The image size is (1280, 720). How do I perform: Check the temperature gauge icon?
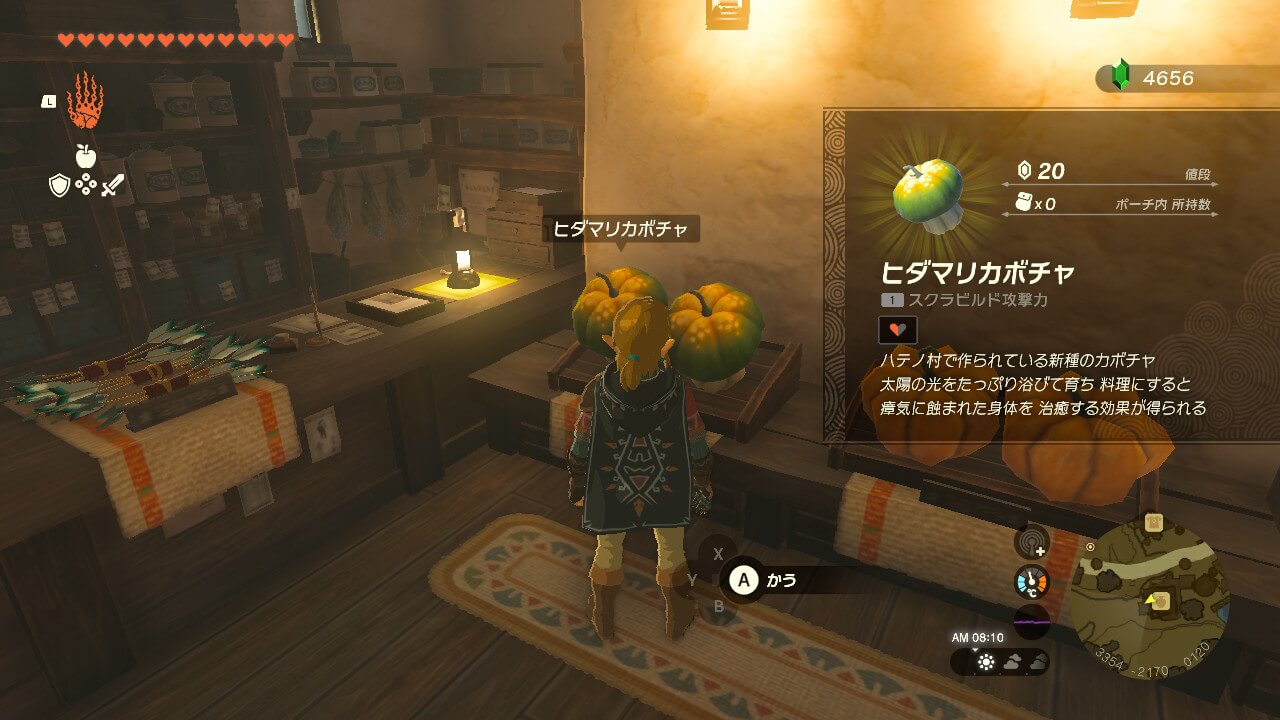point(1031,582)
